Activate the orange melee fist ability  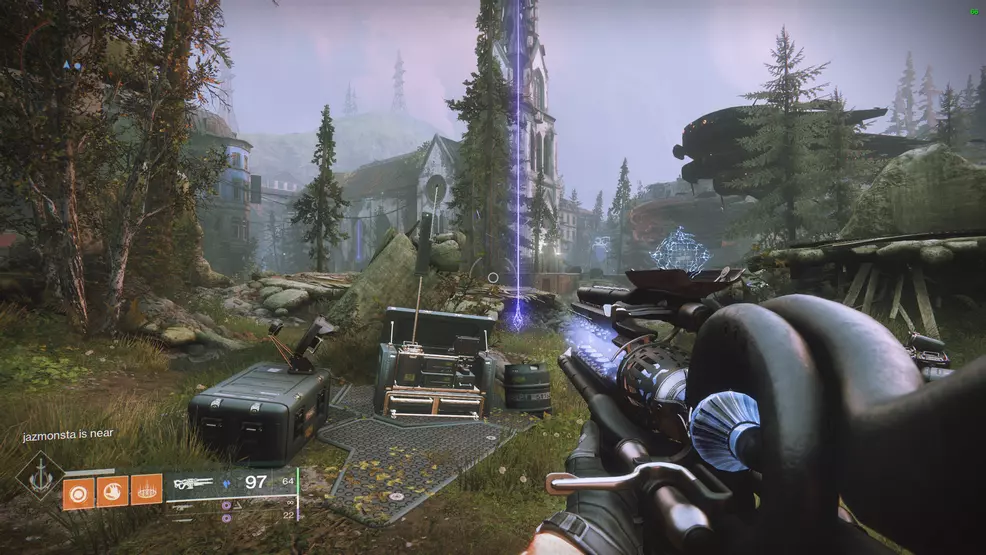click(x=112, y=490)
